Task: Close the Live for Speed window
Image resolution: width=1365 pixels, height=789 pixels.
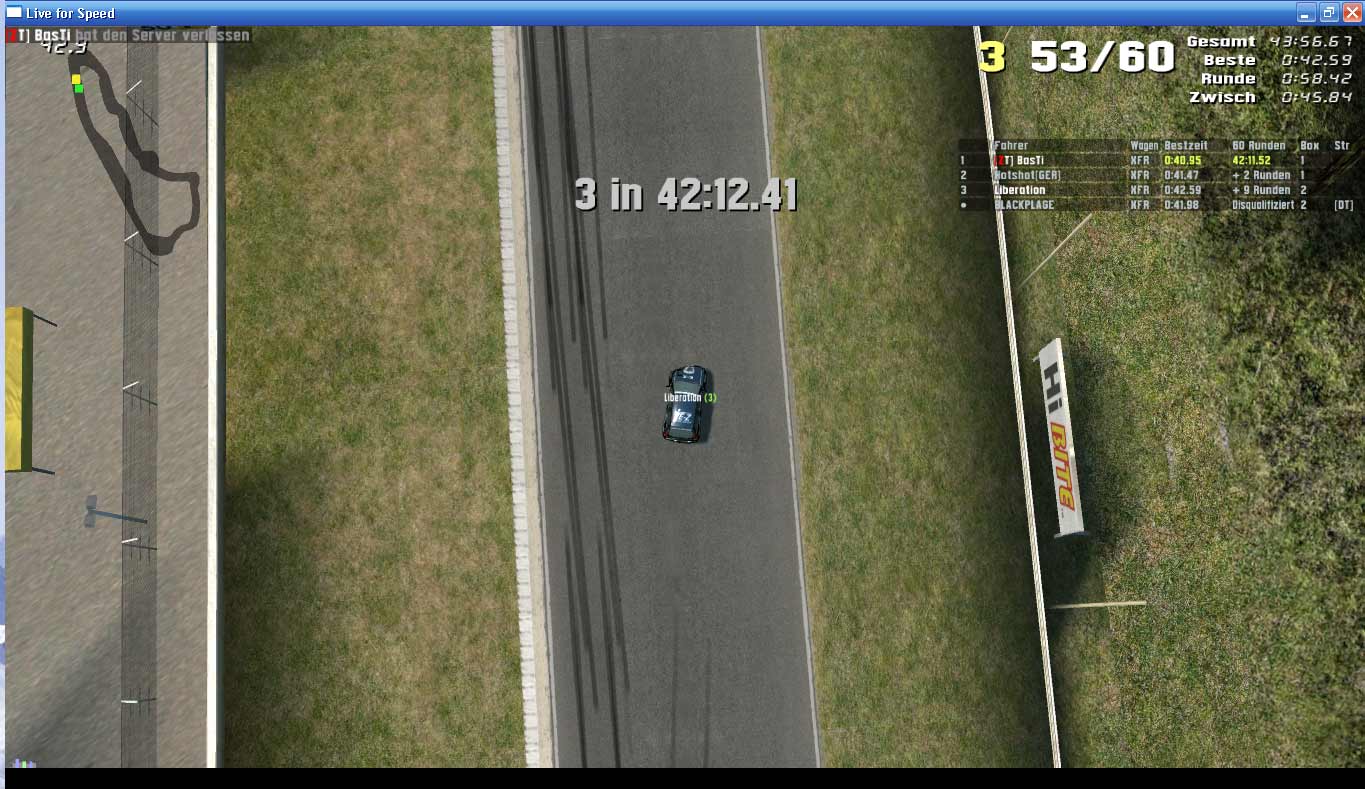Action: tap(1351, 13)
